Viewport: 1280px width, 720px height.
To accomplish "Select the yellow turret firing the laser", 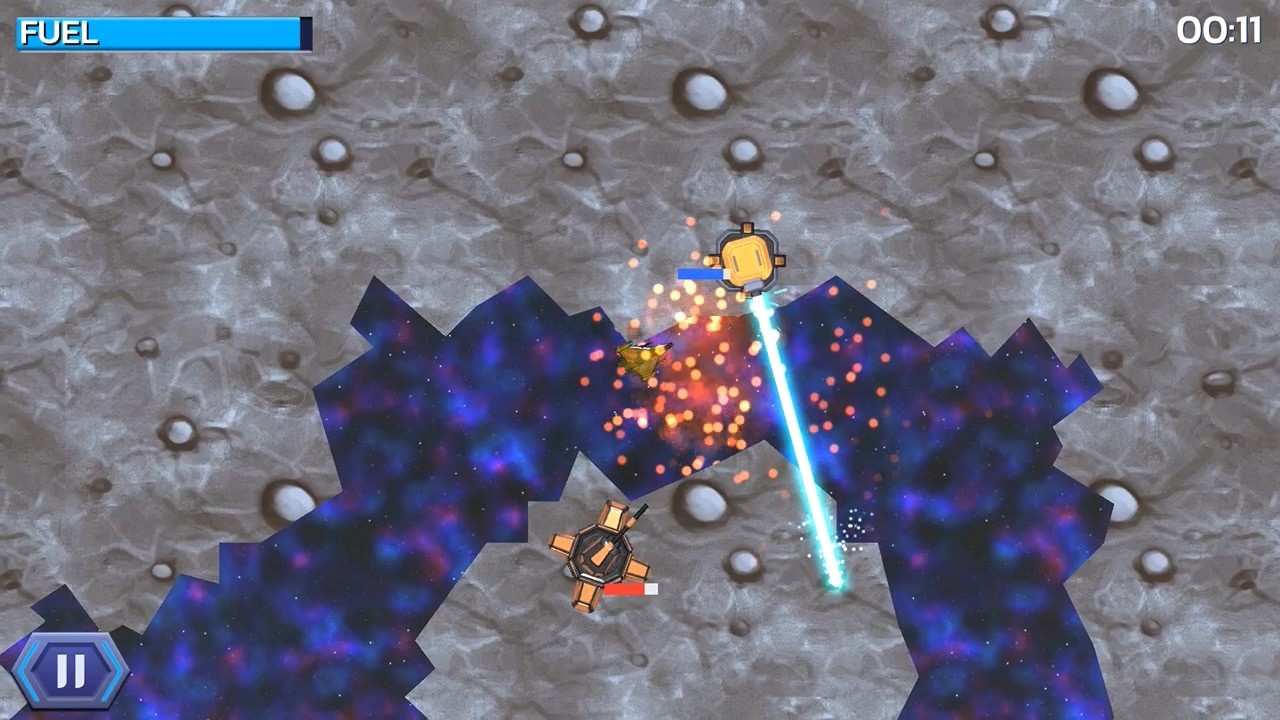I will (x=746, y=258).
